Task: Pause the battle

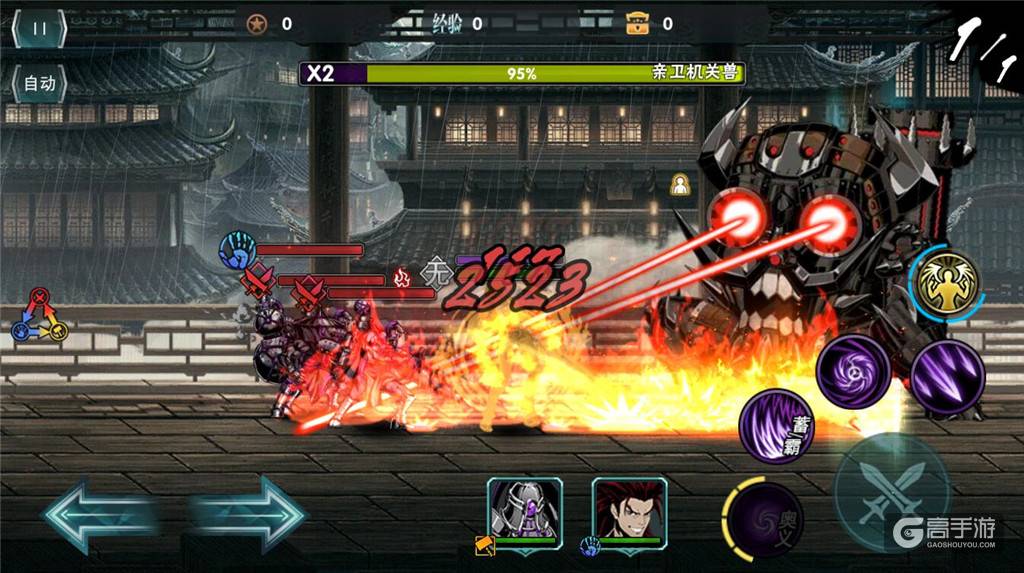Action: tap(39, 28)
